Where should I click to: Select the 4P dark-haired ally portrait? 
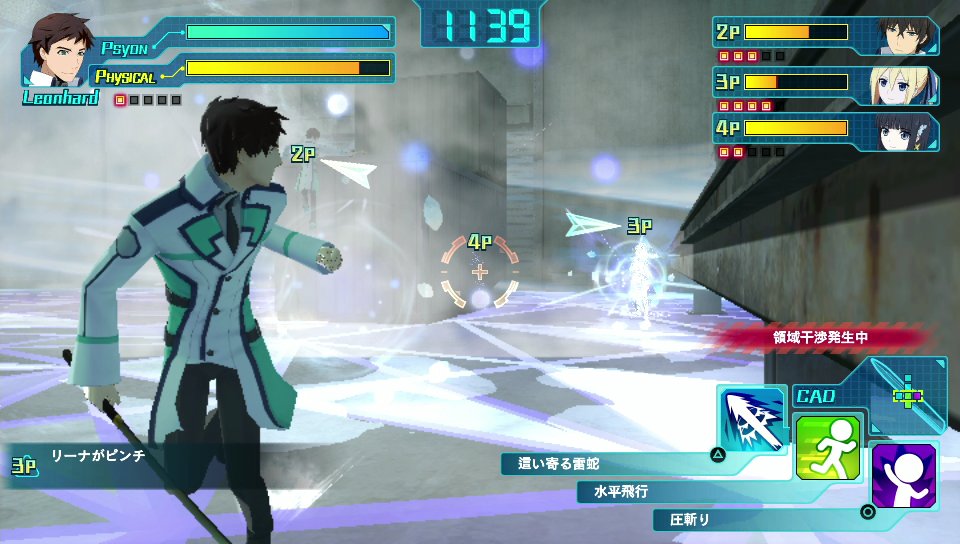coord(908,131)
